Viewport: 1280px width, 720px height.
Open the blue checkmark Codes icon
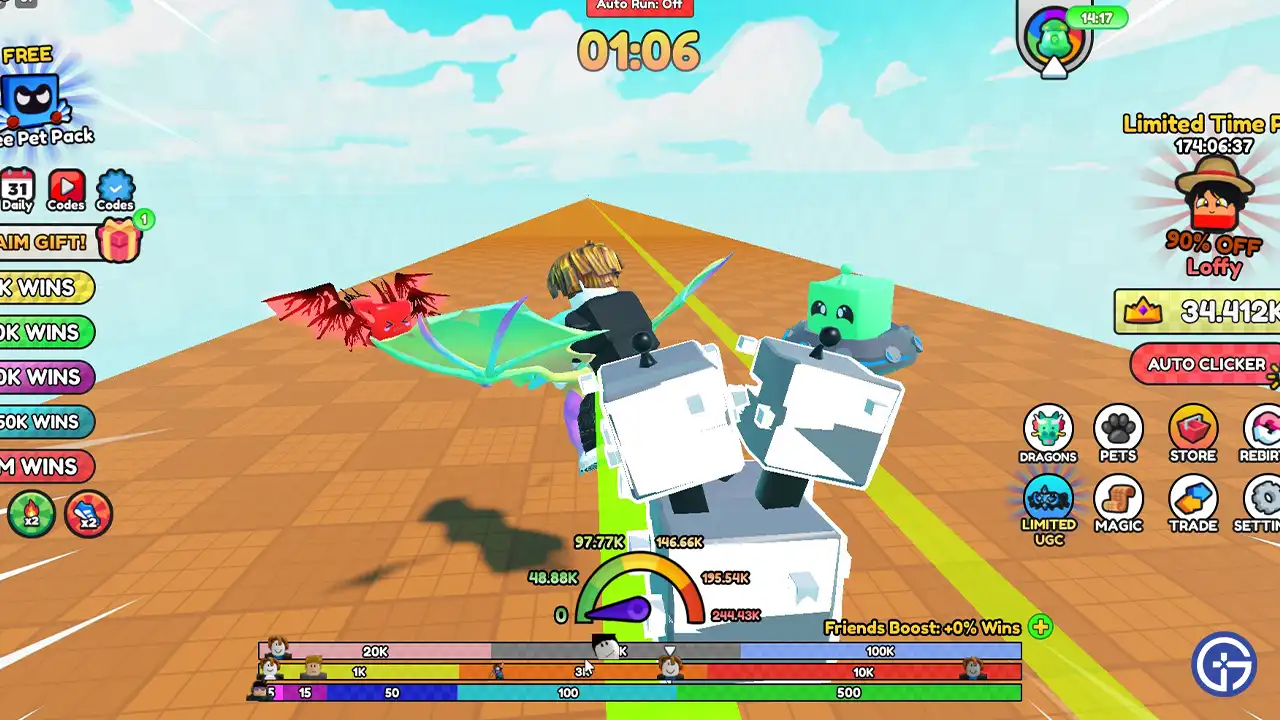pos(115,188)
